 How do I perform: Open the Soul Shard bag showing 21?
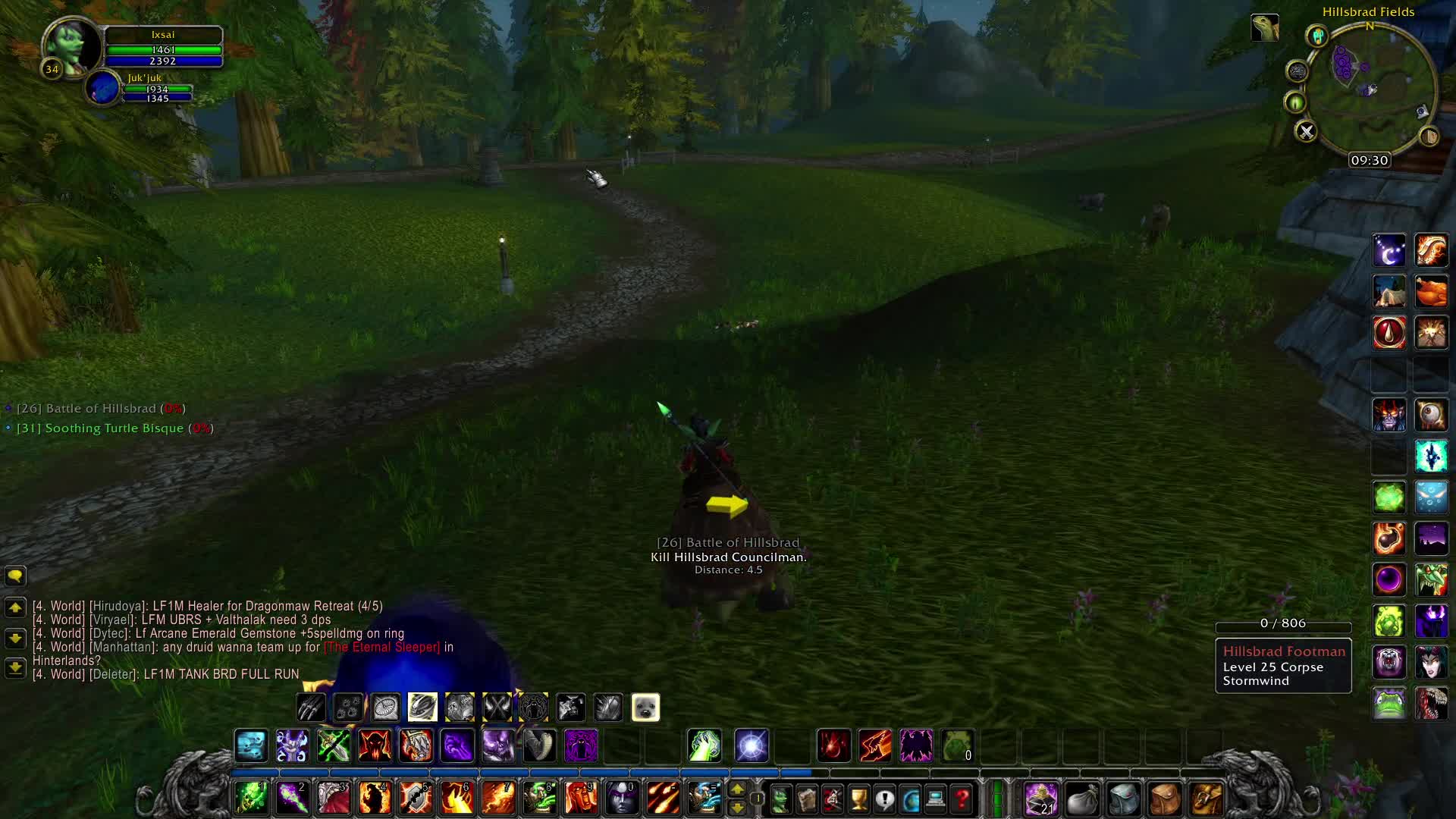[x=1040, y=798]
